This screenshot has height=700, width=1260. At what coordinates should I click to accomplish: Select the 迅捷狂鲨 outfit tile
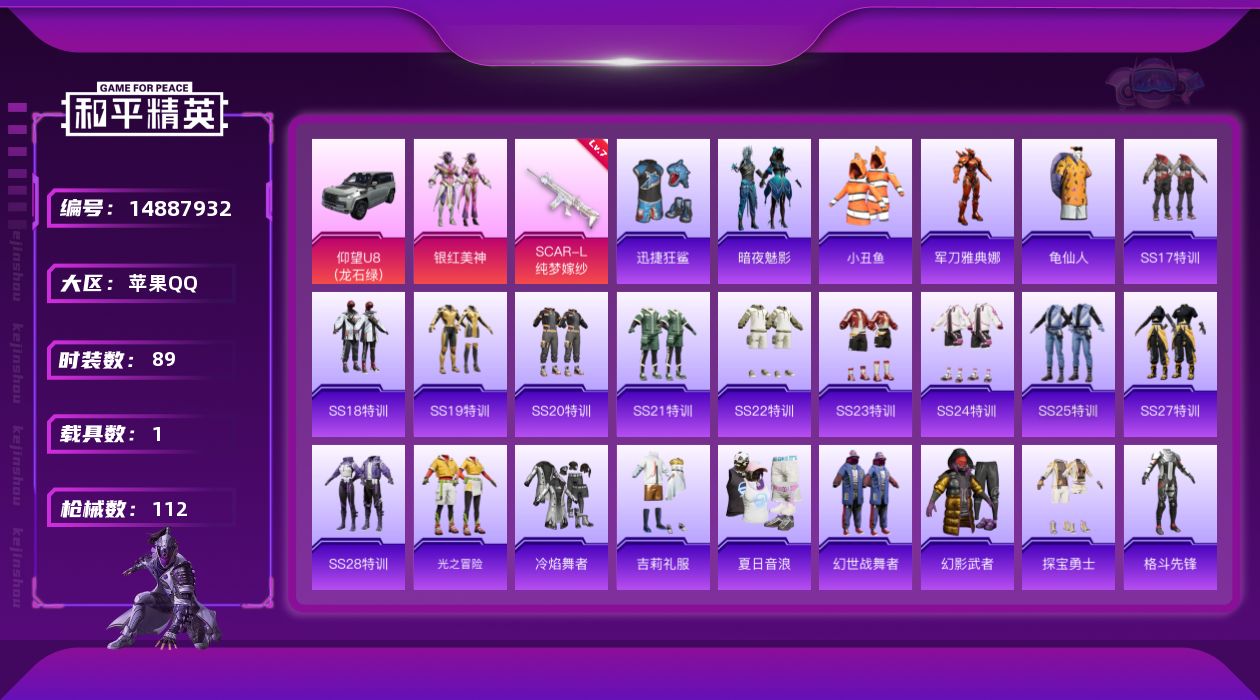(x=663, y=211)
